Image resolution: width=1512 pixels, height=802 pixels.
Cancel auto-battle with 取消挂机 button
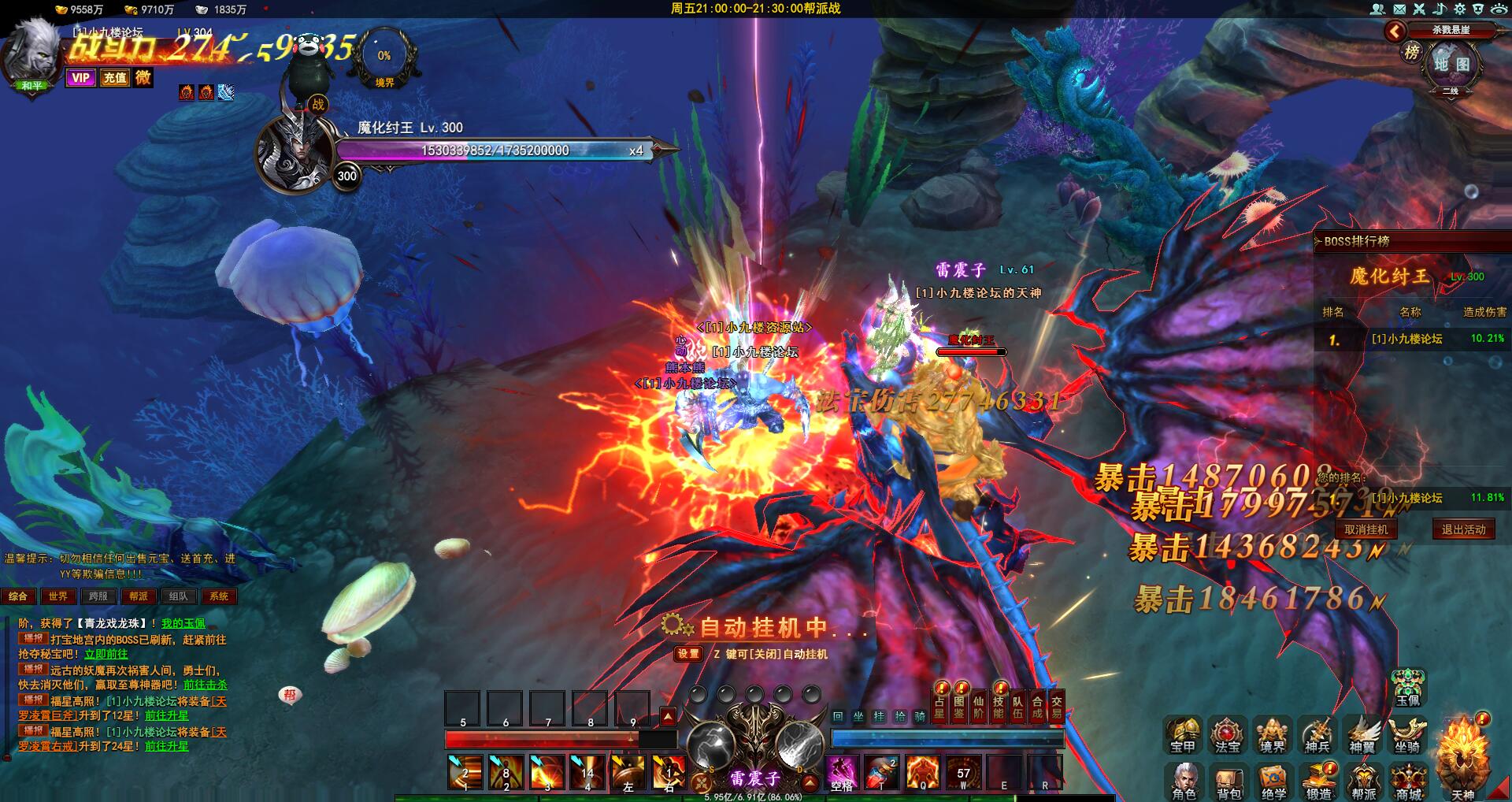[1366, 529]
